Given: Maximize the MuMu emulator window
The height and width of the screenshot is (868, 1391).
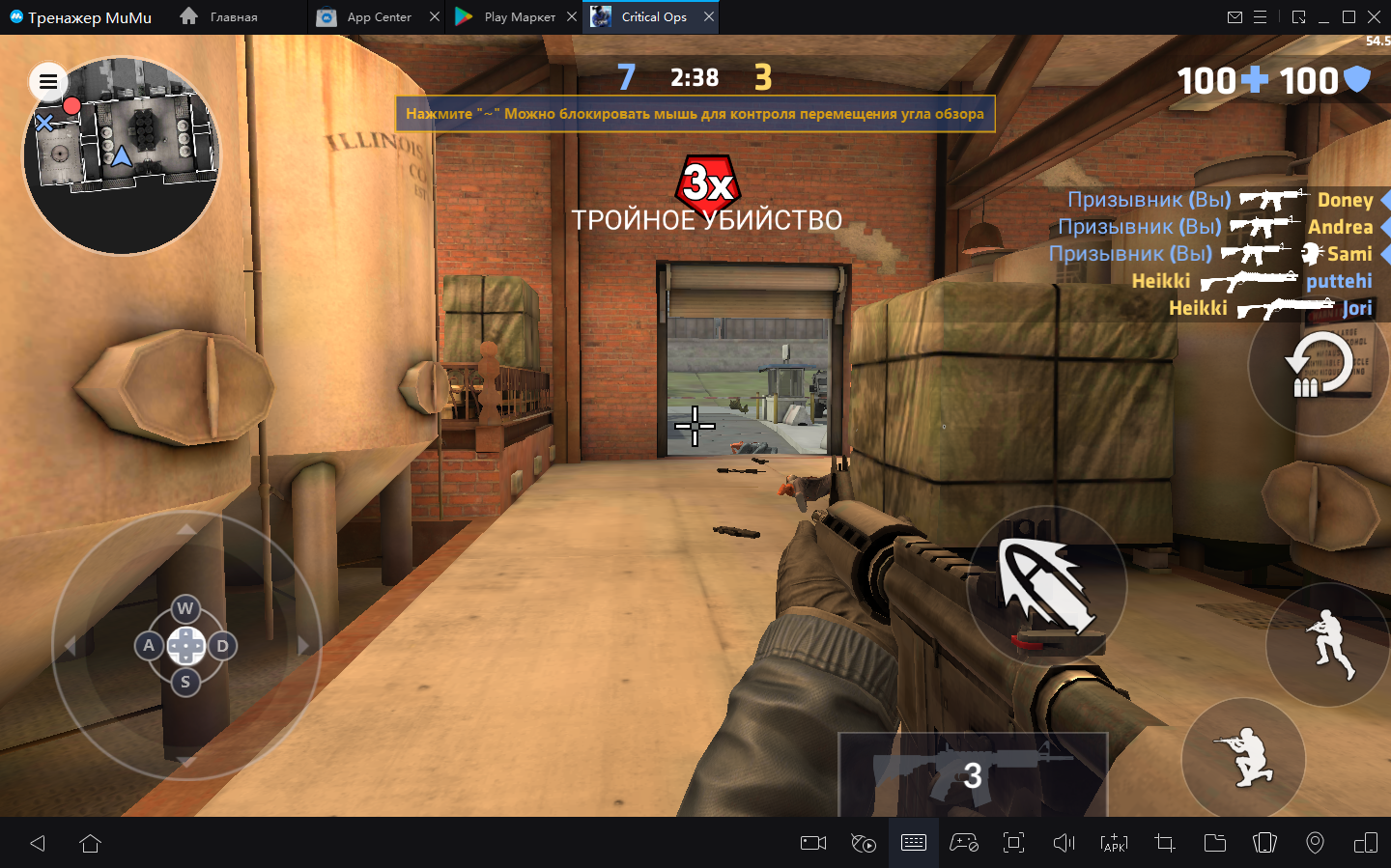Looking at the screenshot, I should pos(1348,17).
